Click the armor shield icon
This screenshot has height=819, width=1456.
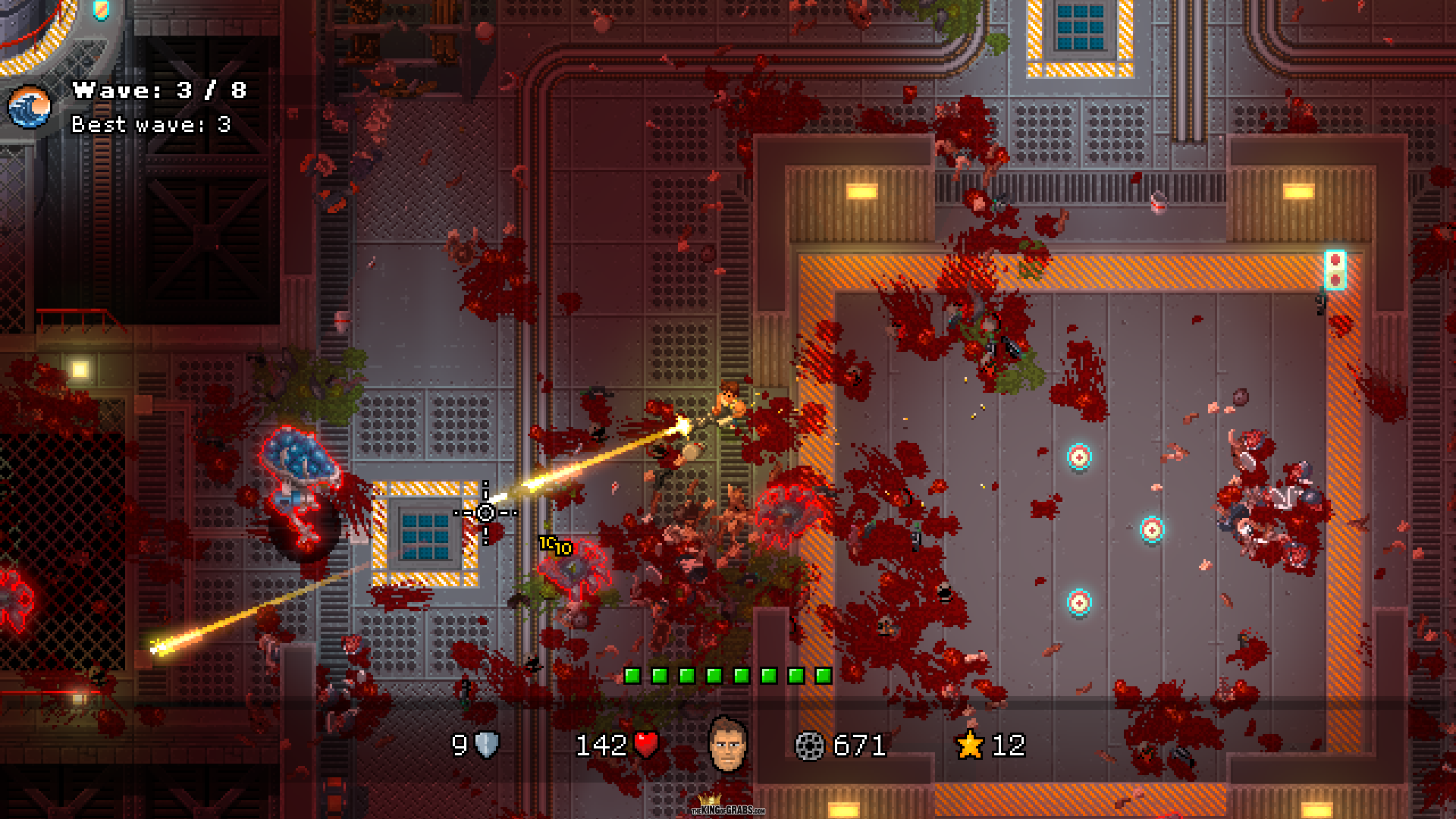coord(487,745)
